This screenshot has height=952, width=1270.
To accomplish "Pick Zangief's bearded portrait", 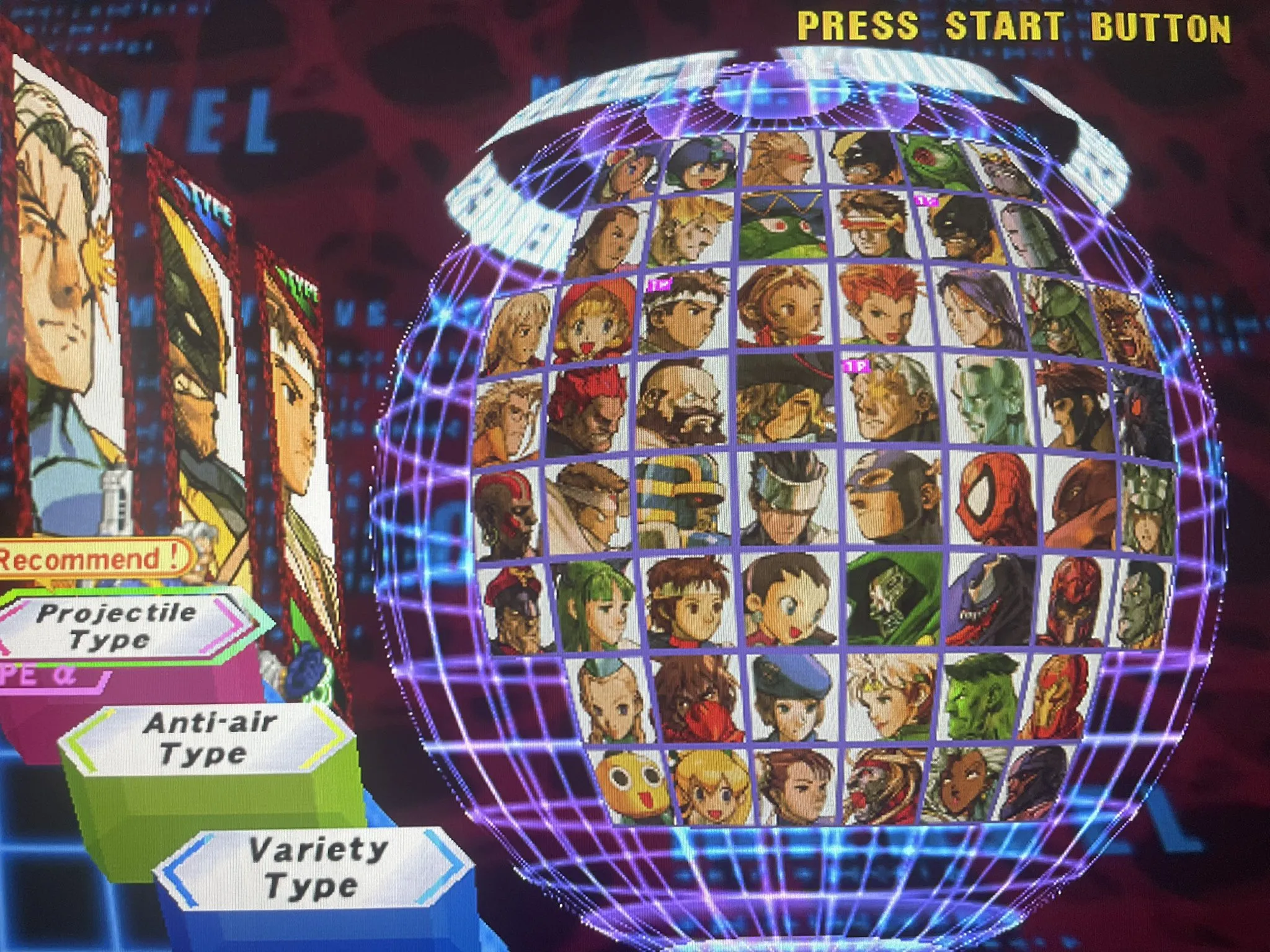I will (681, 403).
